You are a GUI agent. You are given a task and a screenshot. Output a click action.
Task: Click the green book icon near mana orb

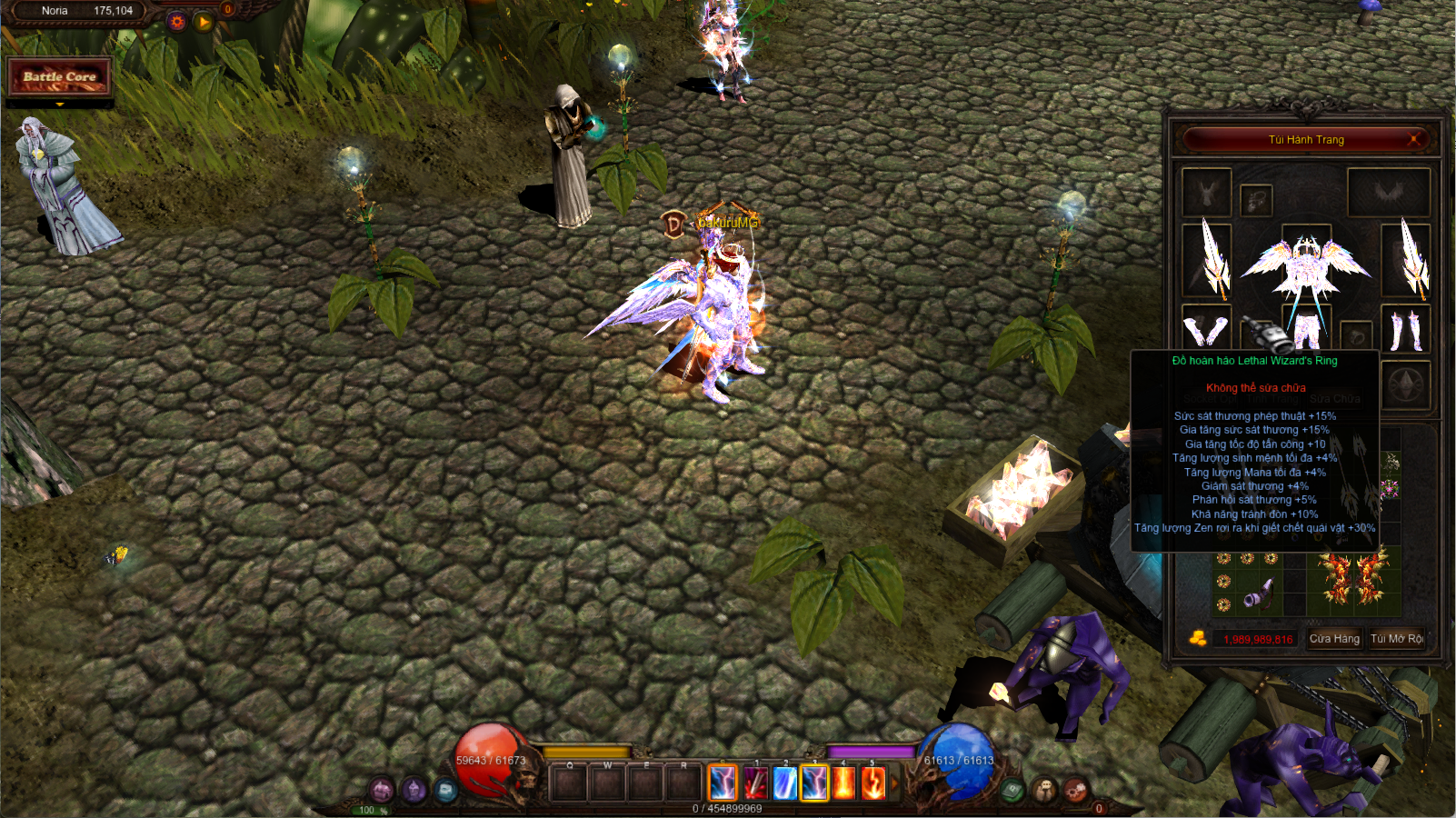(x=1012, y=791)
